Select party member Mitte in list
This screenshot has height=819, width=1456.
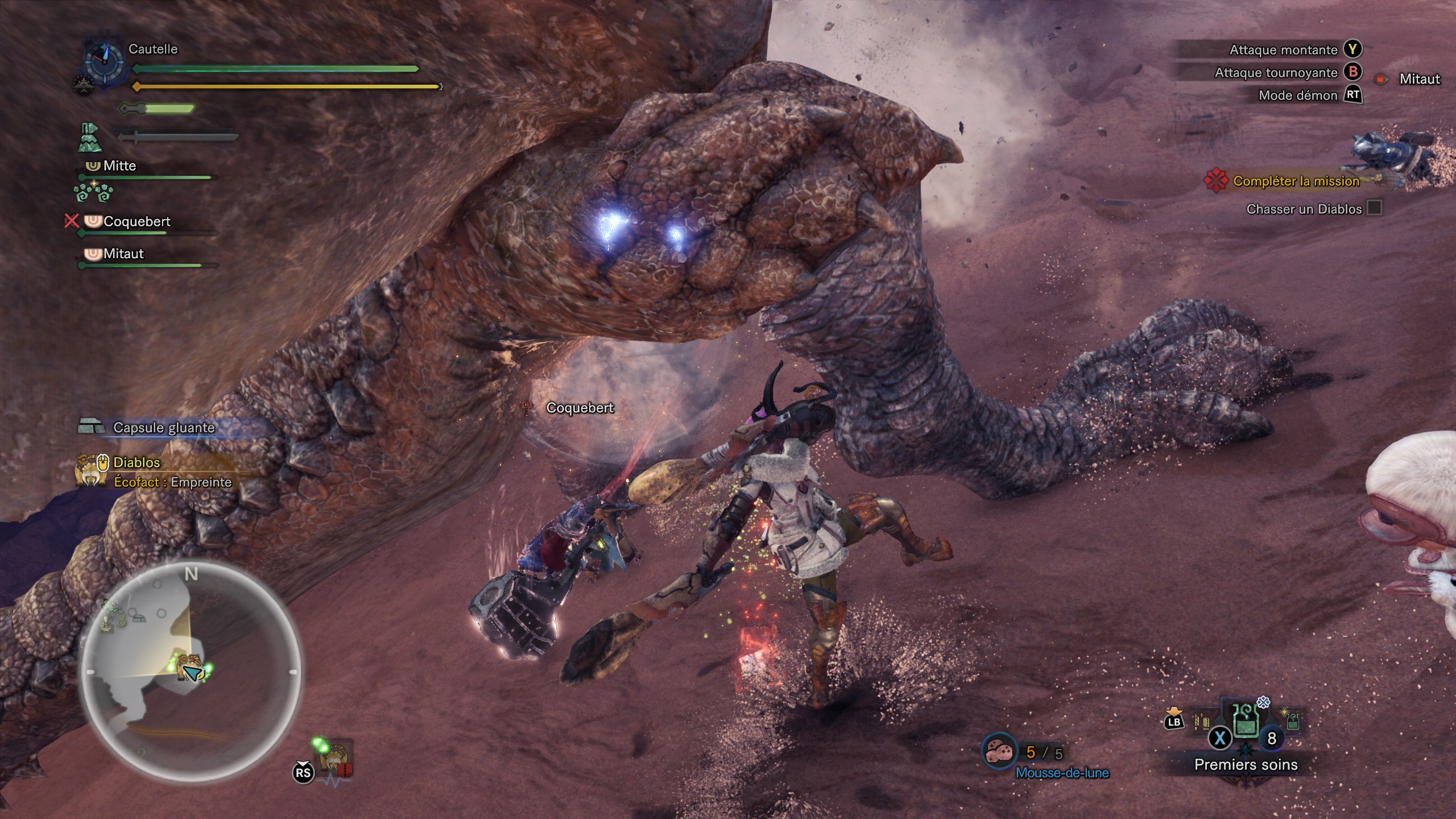point(119,166)
